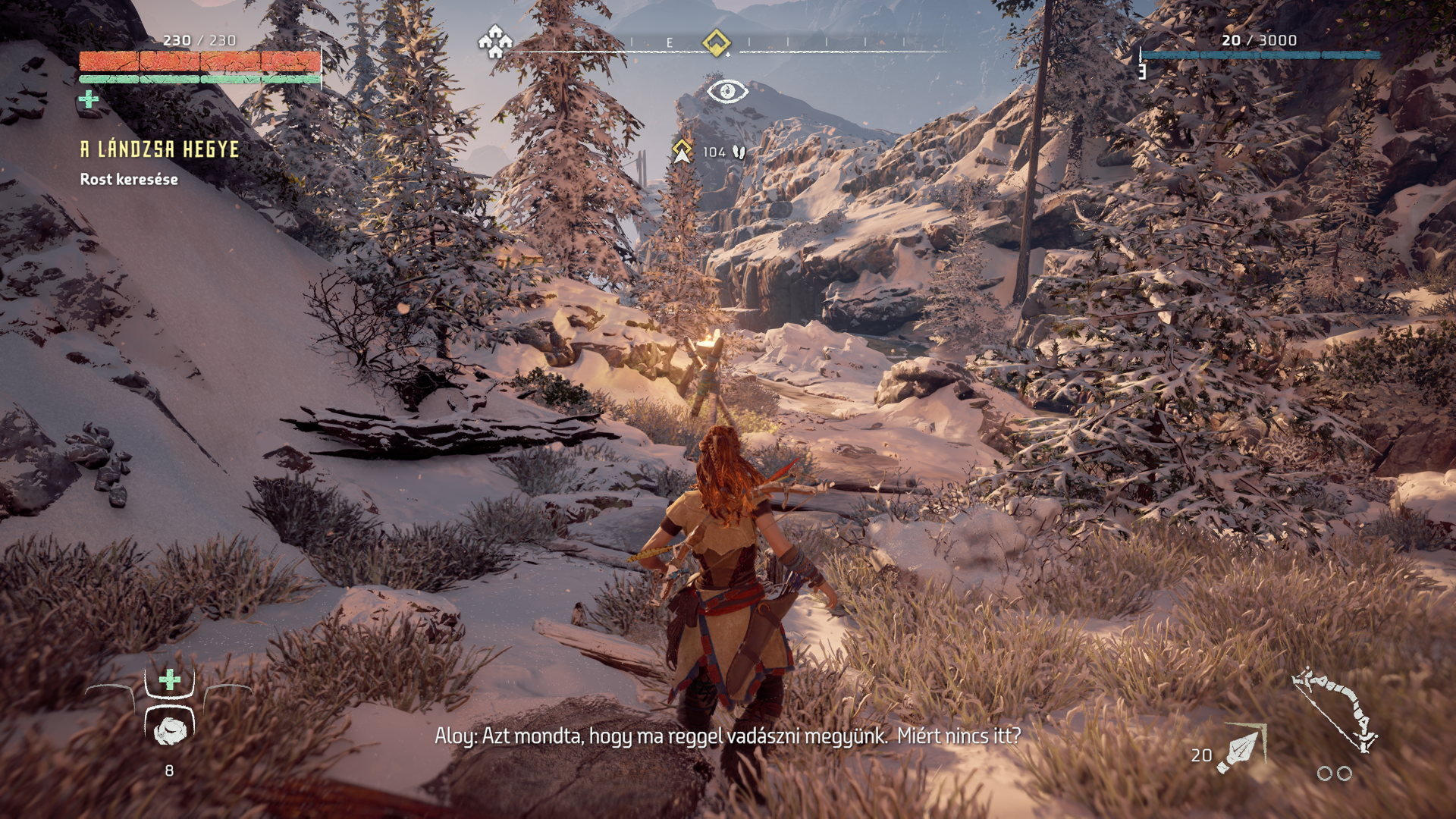Click the eye stealth visibility indicator
1456x819 pixels.
point(727,92)
